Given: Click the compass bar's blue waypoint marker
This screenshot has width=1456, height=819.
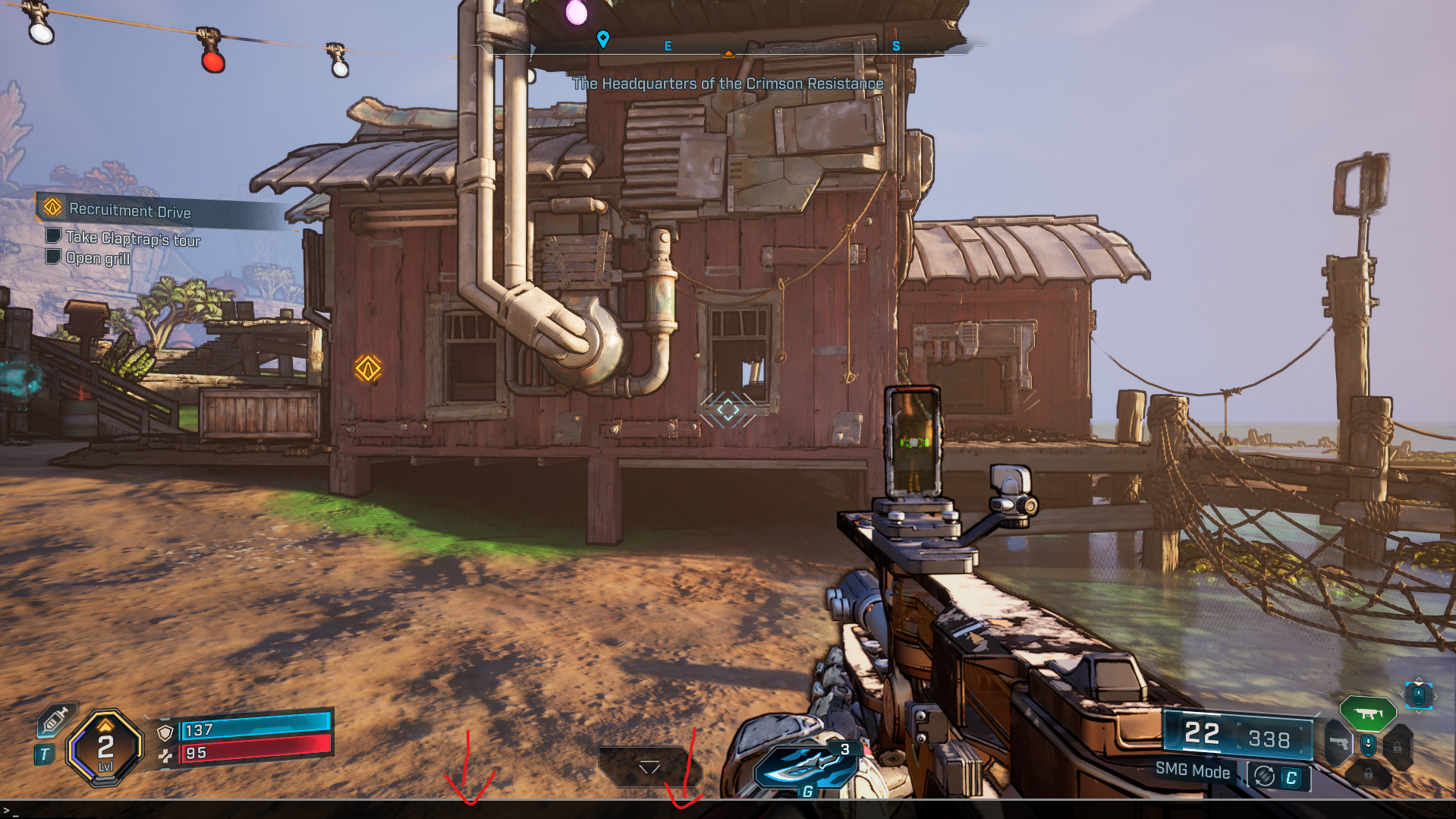Looking at the screenshot, I should click(x=603, y=39).
